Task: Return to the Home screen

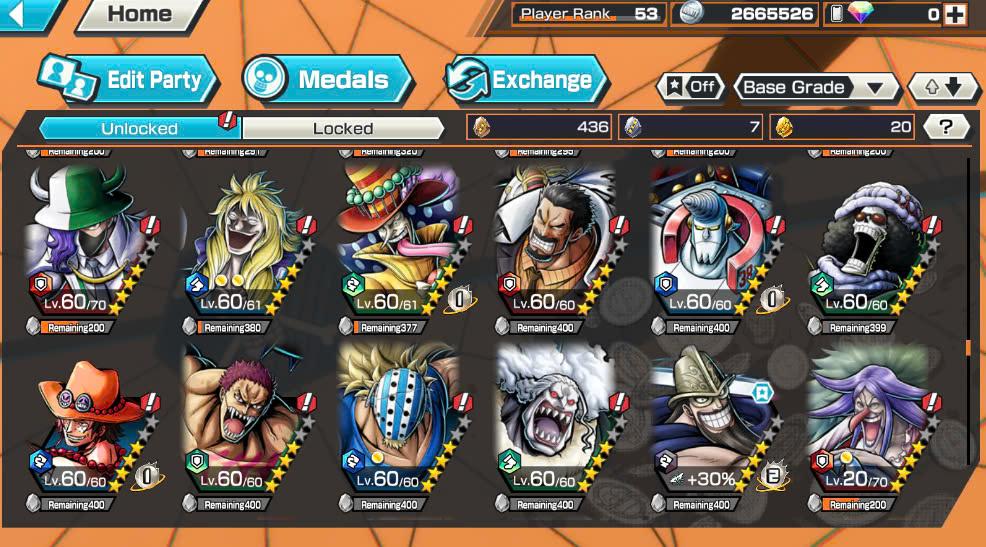Action: [x=139, y=14]
